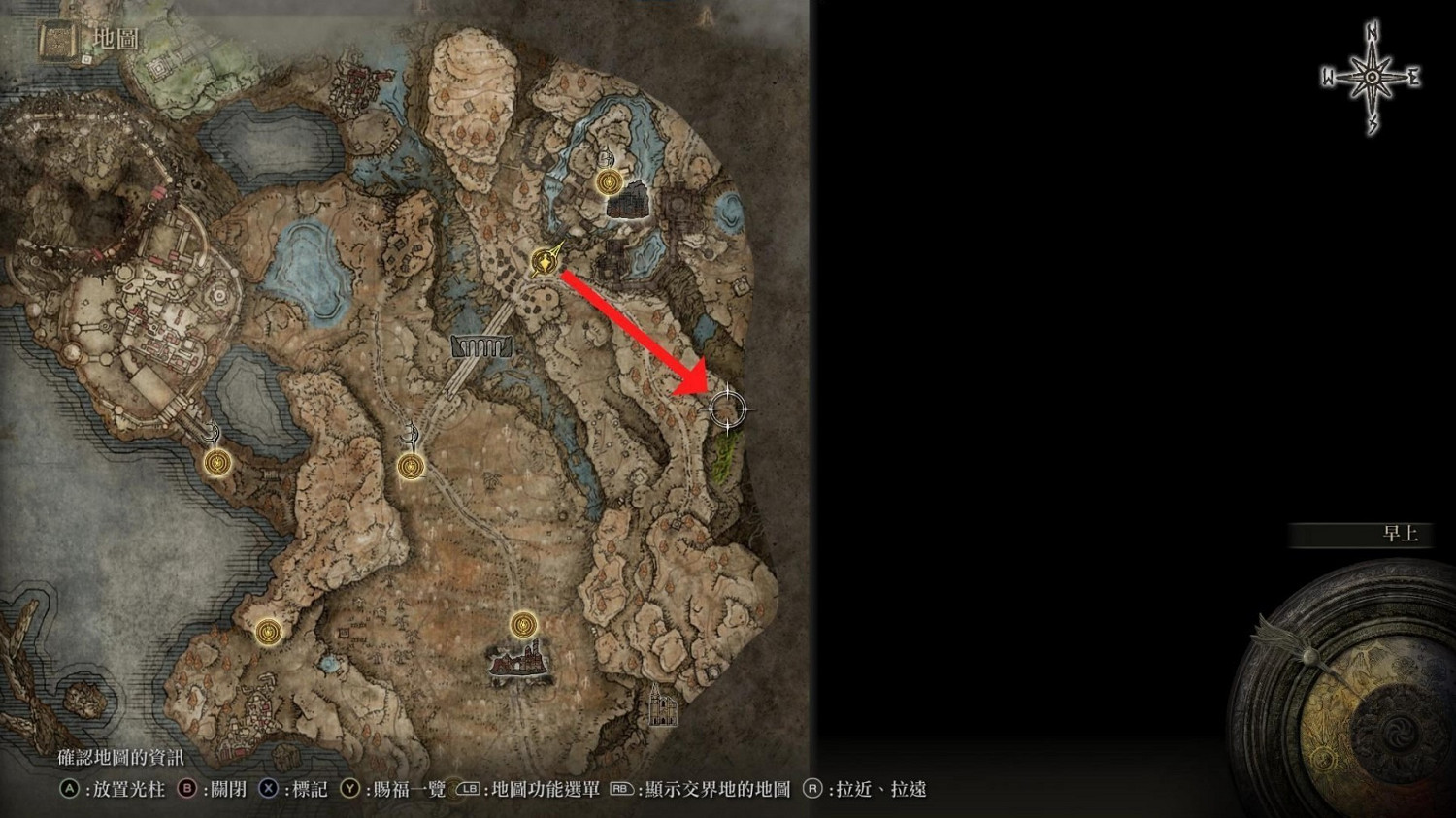Select the southern site of grace above the red town
The image size is (1456, 818).
point(524,626)
